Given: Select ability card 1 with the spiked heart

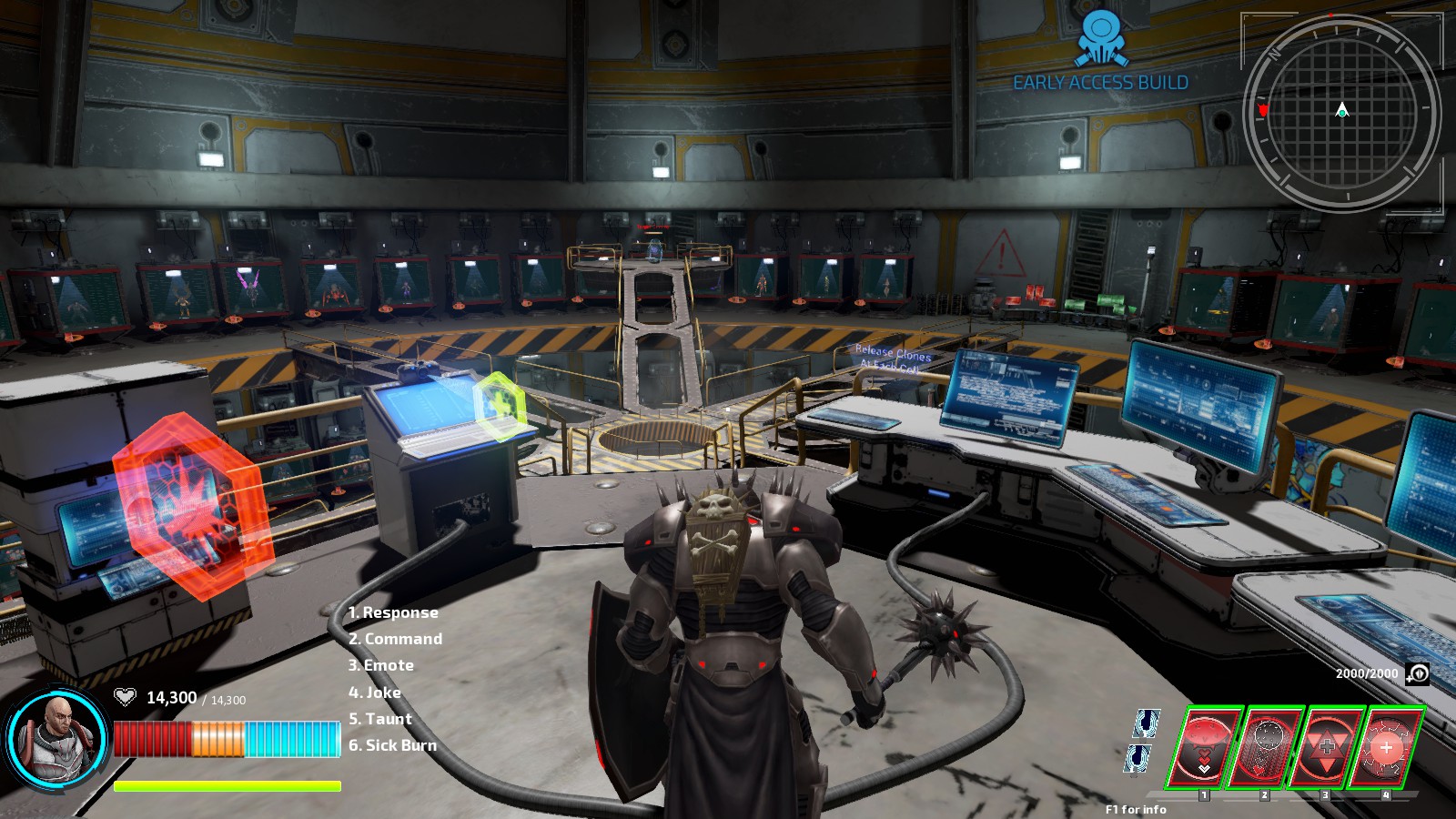Looking at the screenshot, I should [x=1203, y=744].
